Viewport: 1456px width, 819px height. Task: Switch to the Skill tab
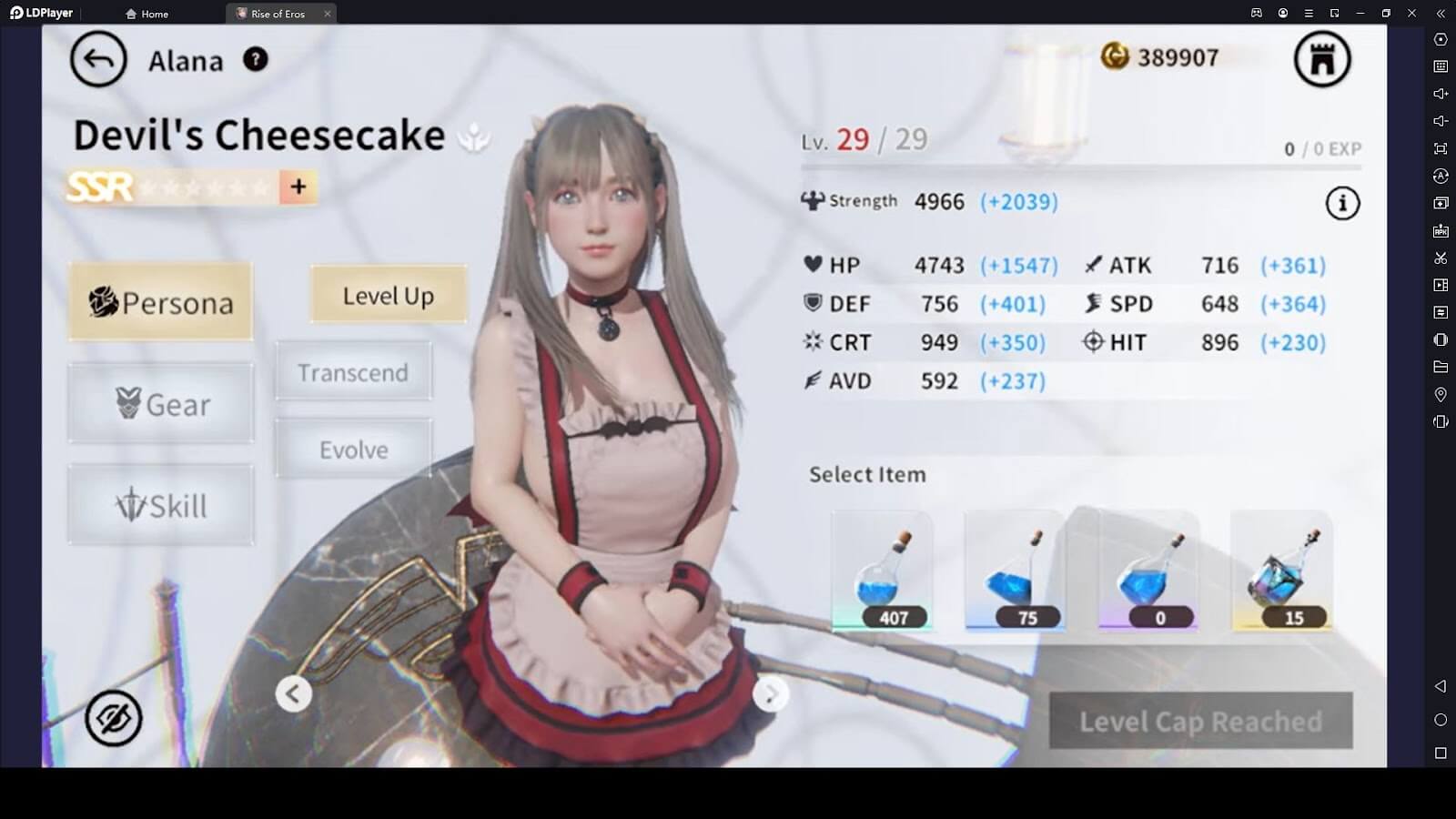coord(161,505)
